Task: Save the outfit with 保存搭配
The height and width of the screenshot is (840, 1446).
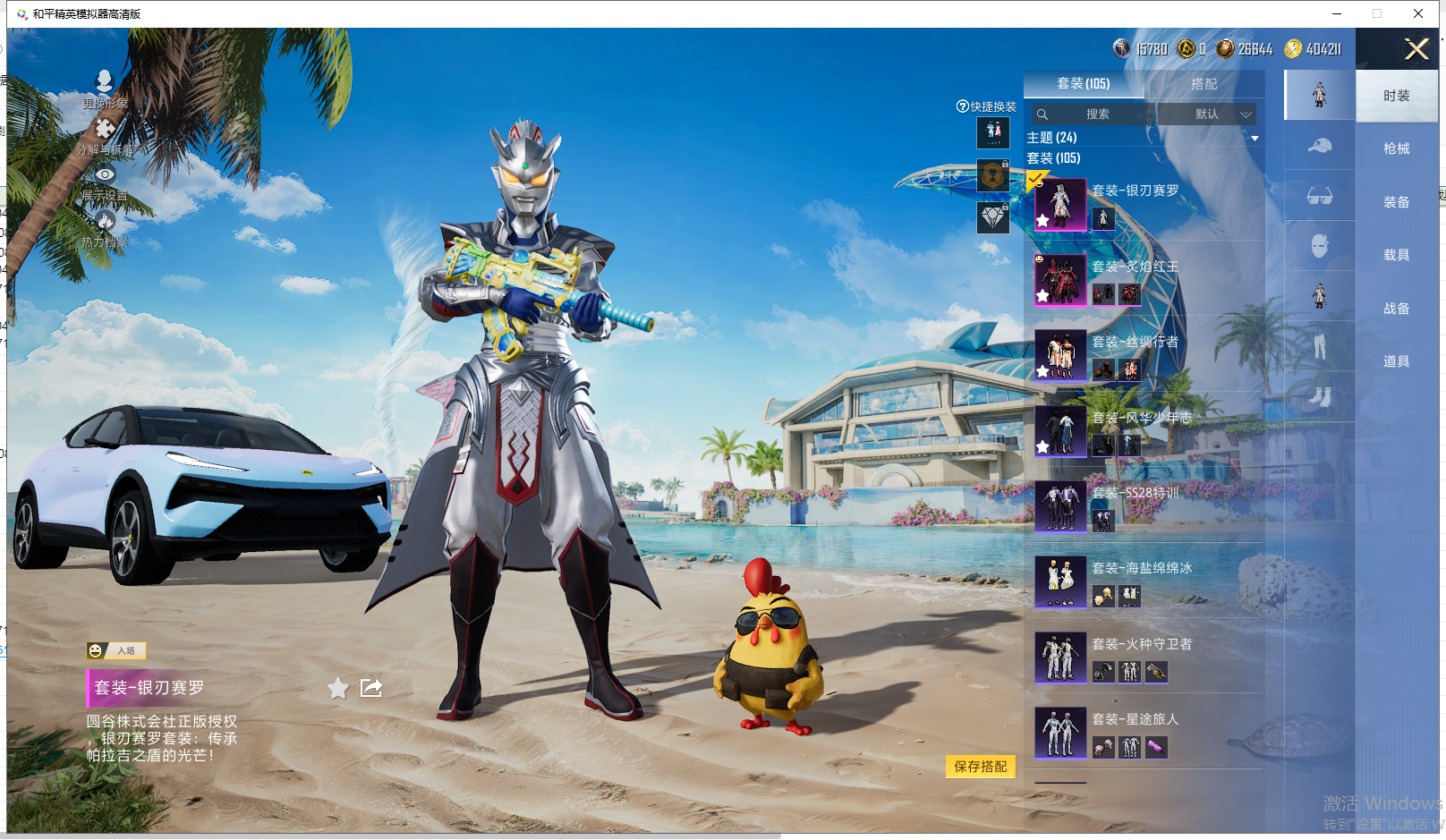Action: (980, 767)
